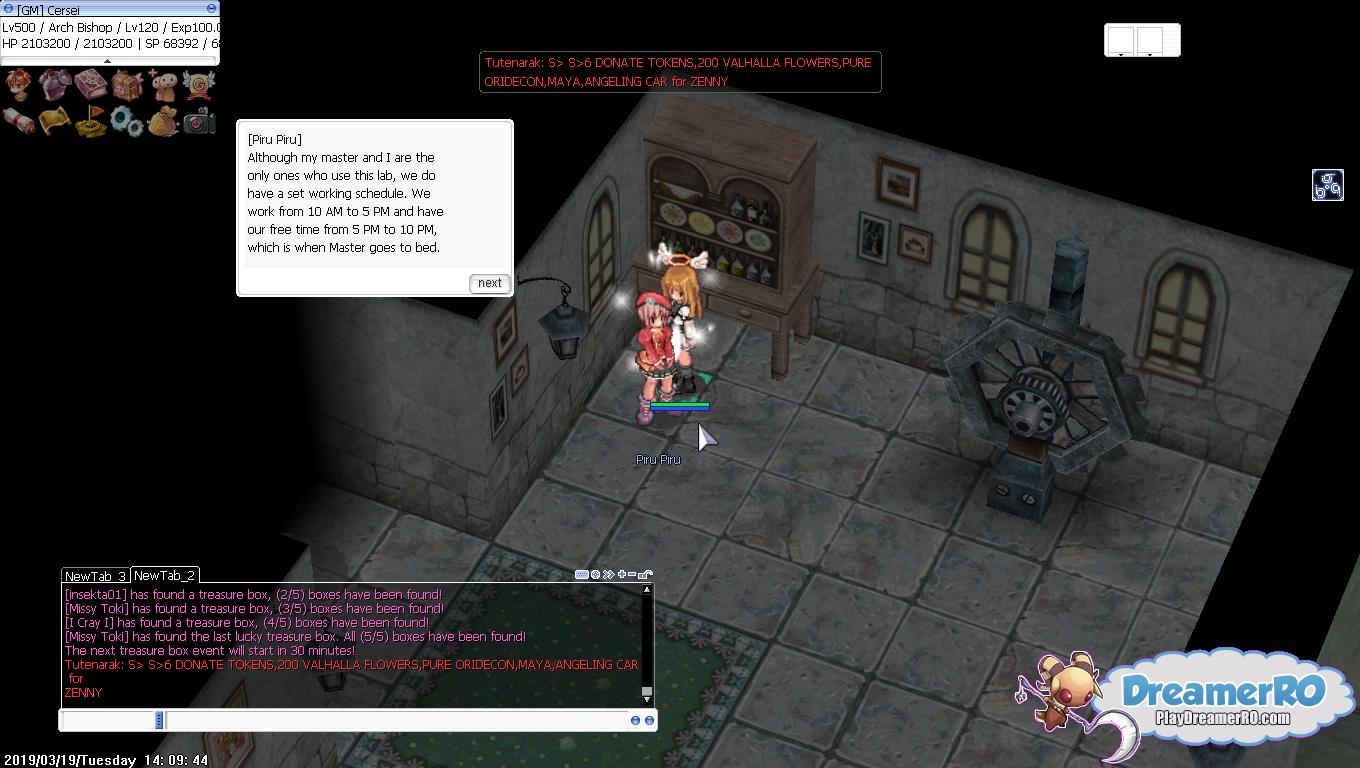Open the yellow parchment map icon
Screen dimensions: 1360x768
[x=54, y=121]
